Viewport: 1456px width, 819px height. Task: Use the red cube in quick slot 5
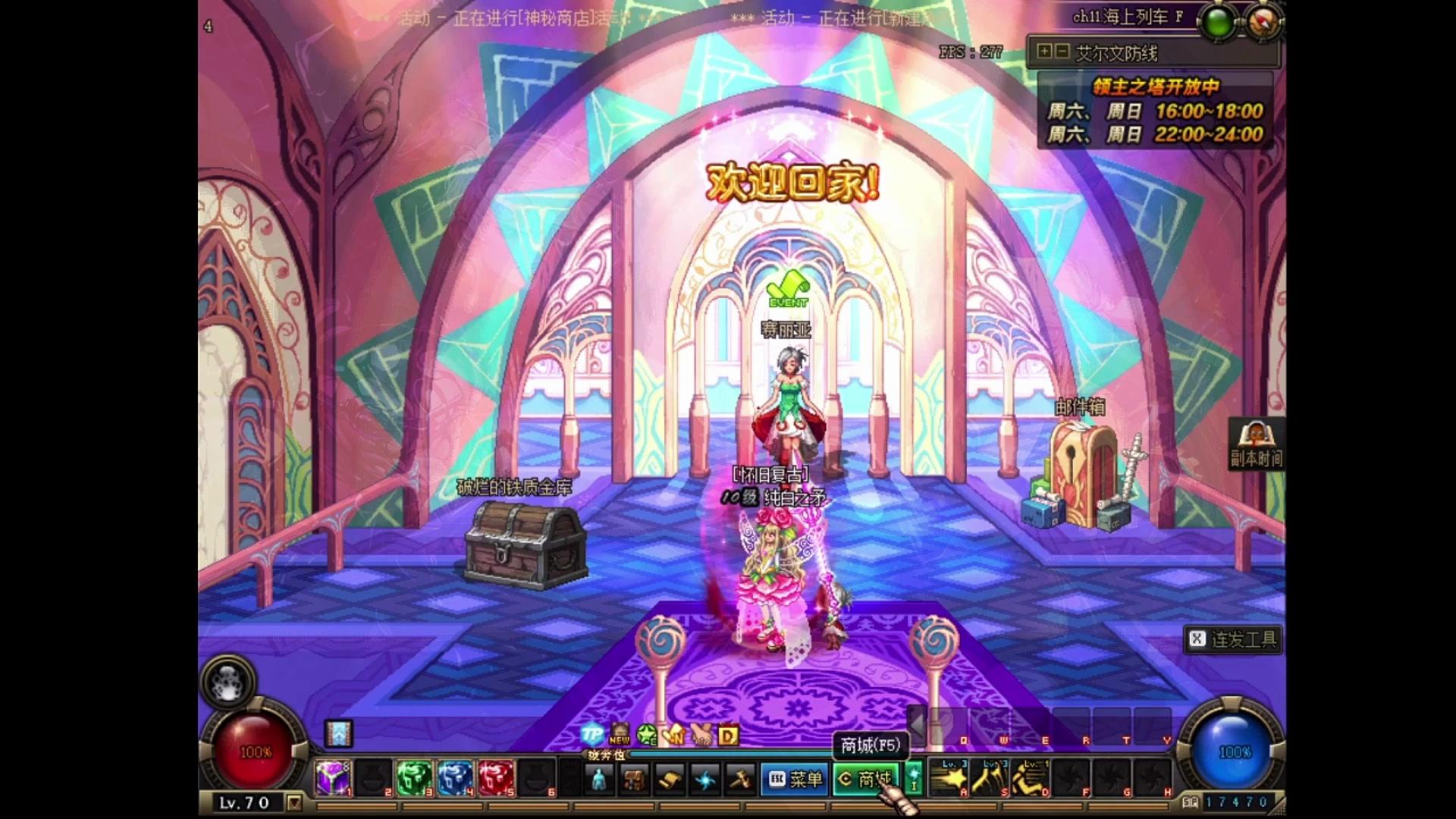pyautogui.click(x=496, y=779)
